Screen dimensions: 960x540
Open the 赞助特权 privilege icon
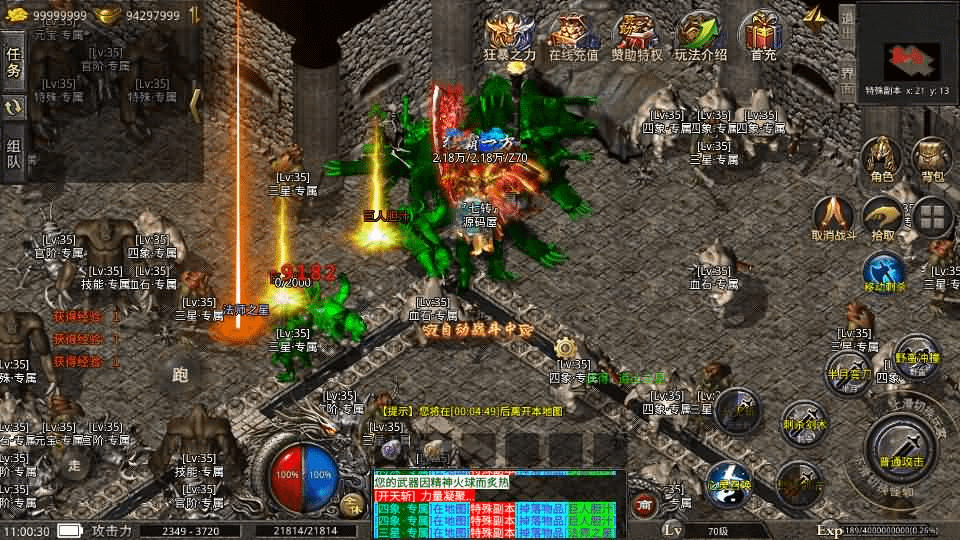point(637,36)
